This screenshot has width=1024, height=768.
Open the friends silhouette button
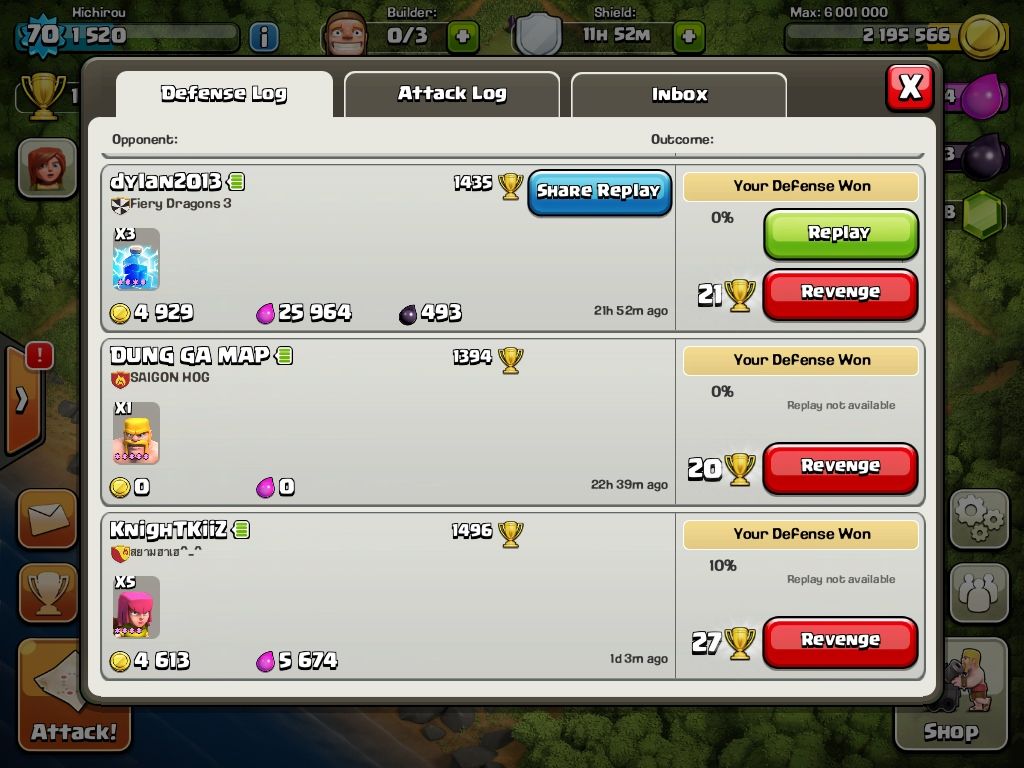(x=978, y=592)
